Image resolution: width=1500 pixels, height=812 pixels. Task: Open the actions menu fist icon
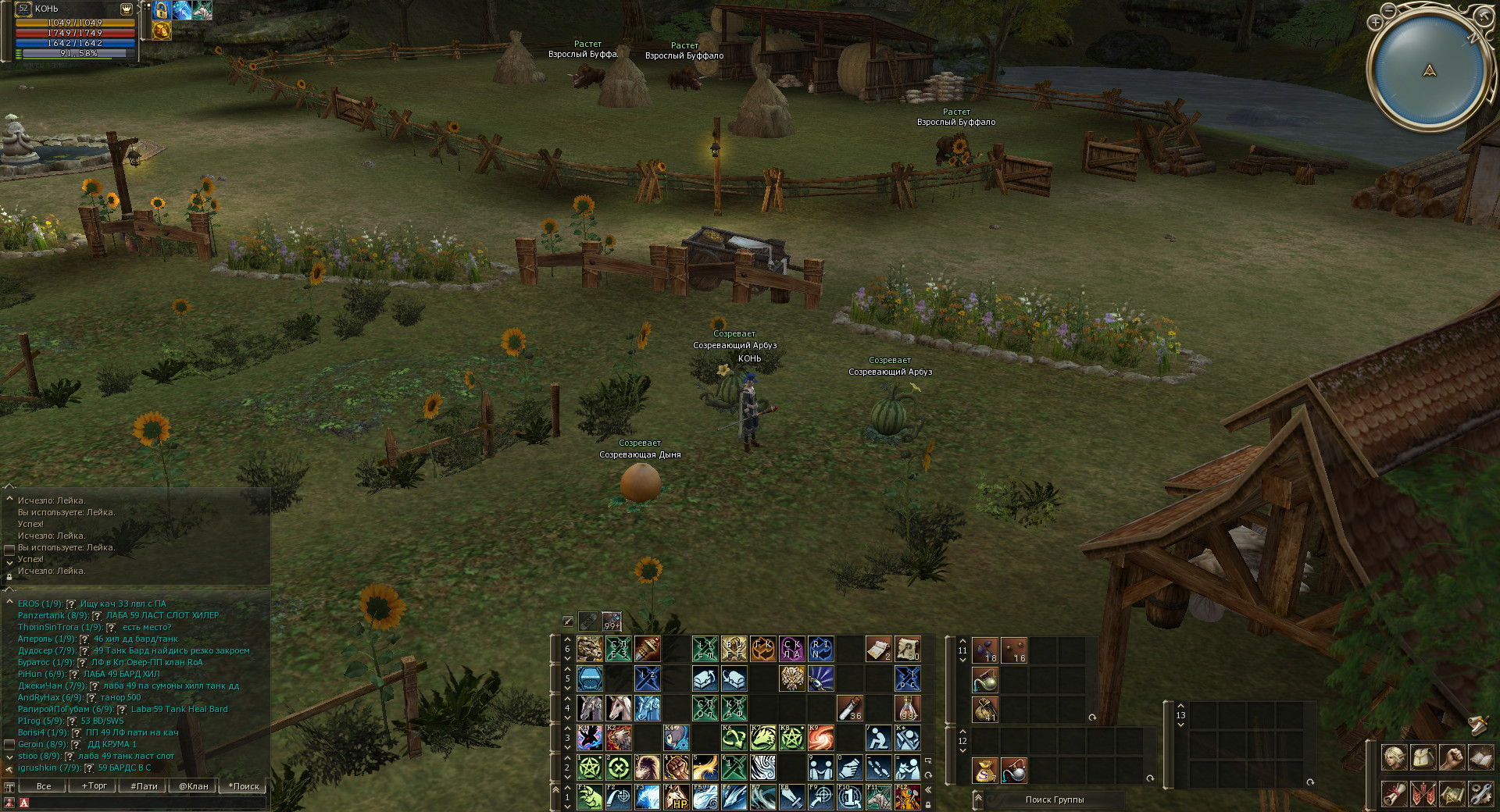coord(1452,757)
